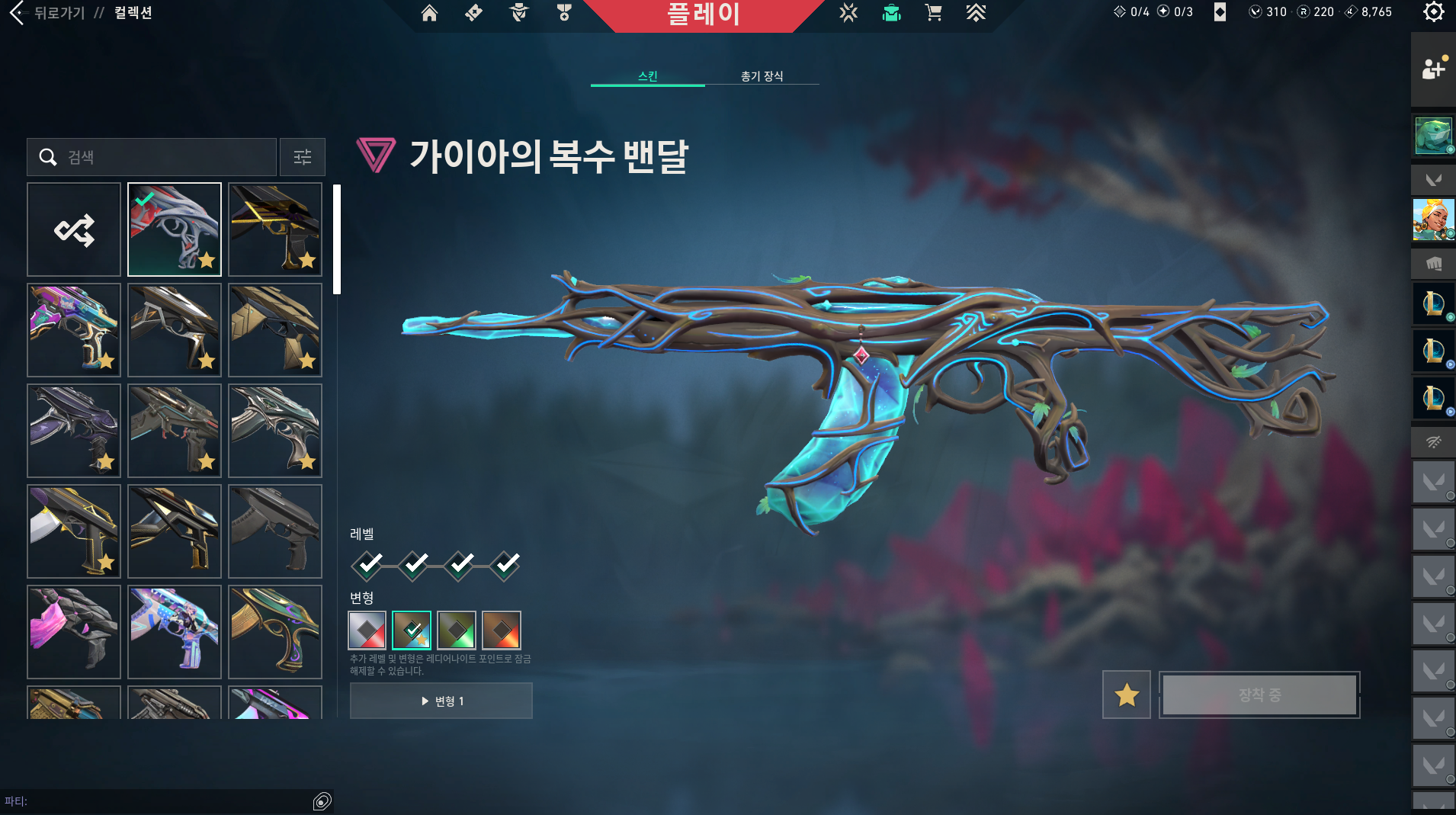1456x815 pixels.
Task: Select the green variant swatch
Action: click(456, 630)
